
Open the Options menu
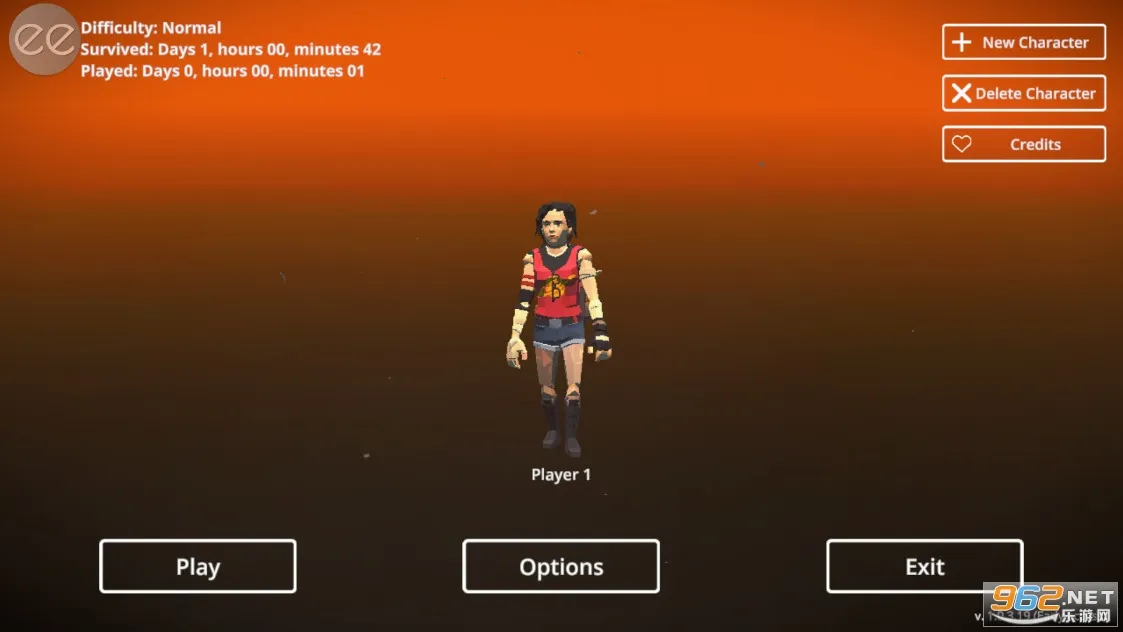(x=560, y=566)
